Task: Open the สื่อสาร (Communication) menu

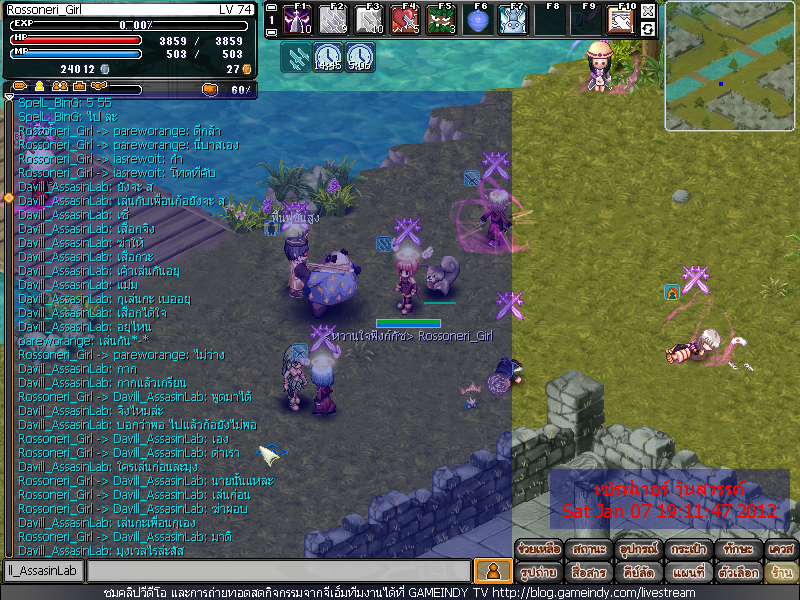Action: click(x=587, y=573)
